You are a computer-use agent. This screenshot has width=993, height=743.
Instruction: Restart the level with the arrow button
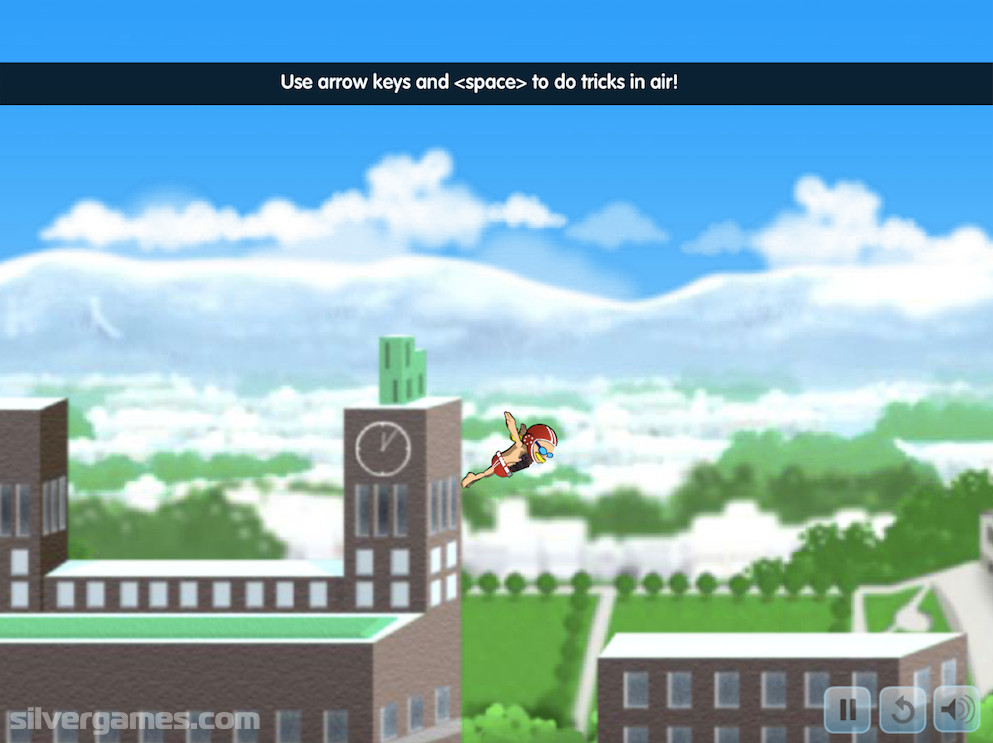[902, 711]
